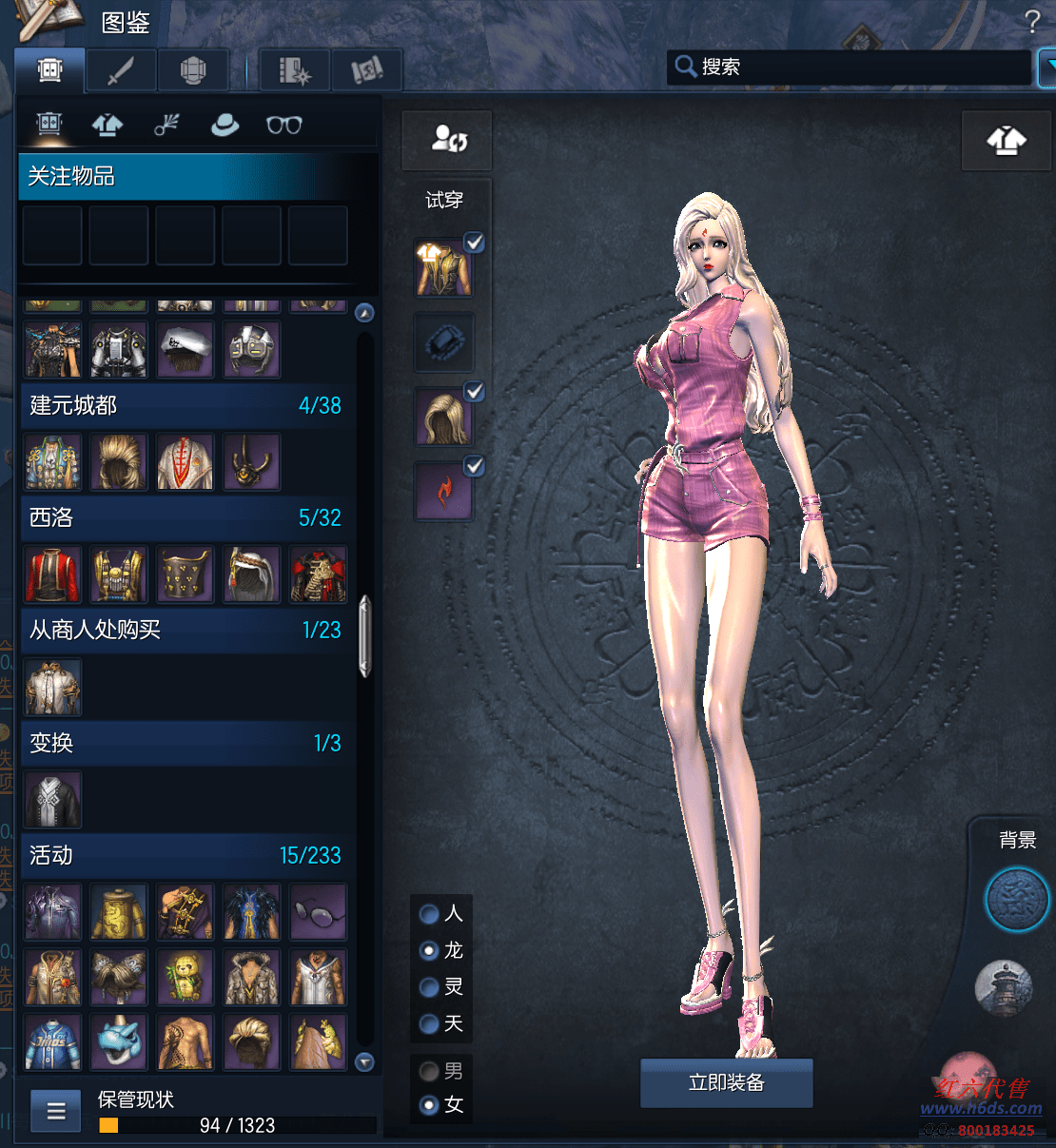Choose the 灵 race option
Image resolution: width=1056 pixels, height=1148 pixels.
pyautogui.click(x=430, y=987)
